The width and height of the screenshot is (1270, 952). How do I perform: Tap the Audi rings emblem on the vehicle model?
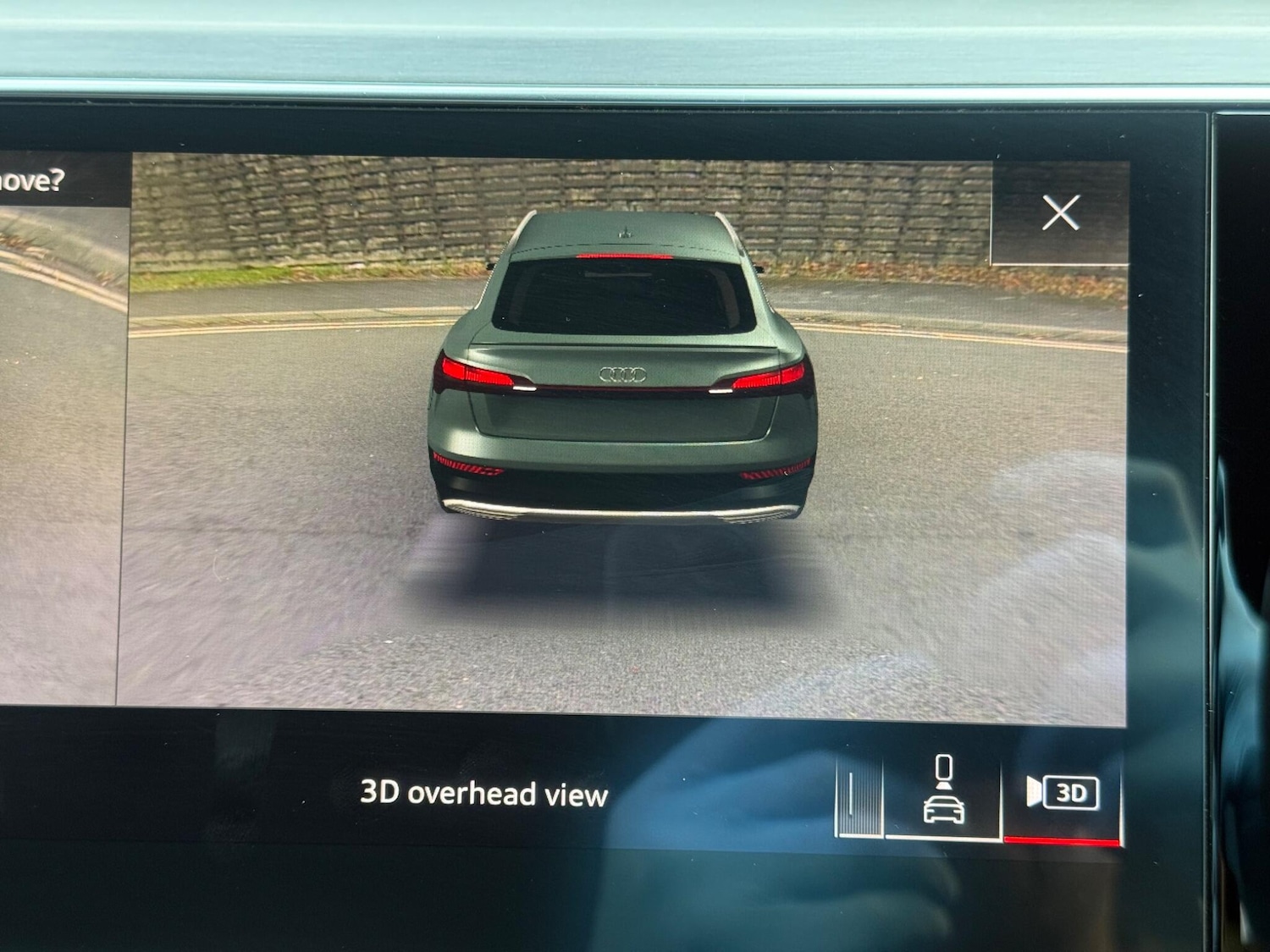click(x=624, y=375)
